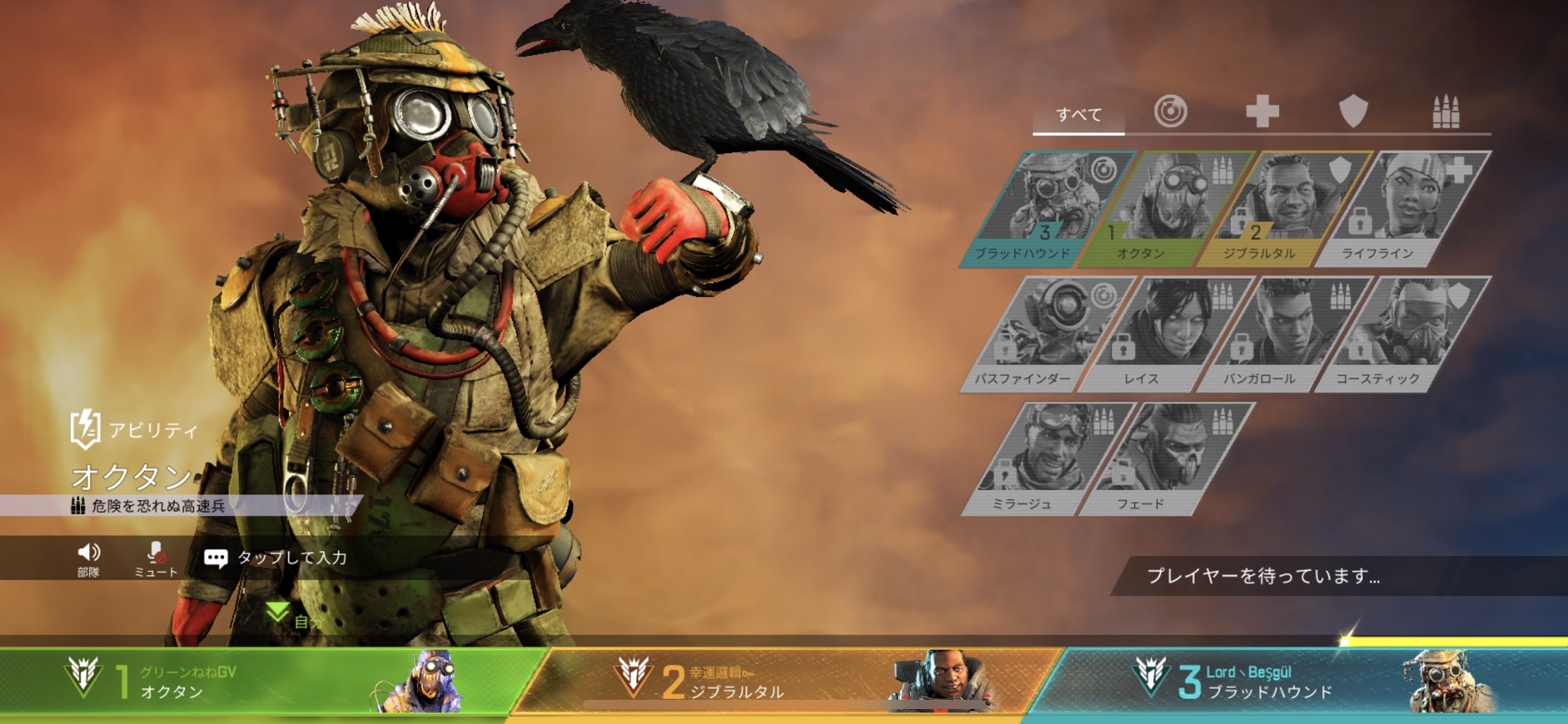Show support legends with the plus icon tab
Screen dimensions: 1568x724
click(1262, 112)
